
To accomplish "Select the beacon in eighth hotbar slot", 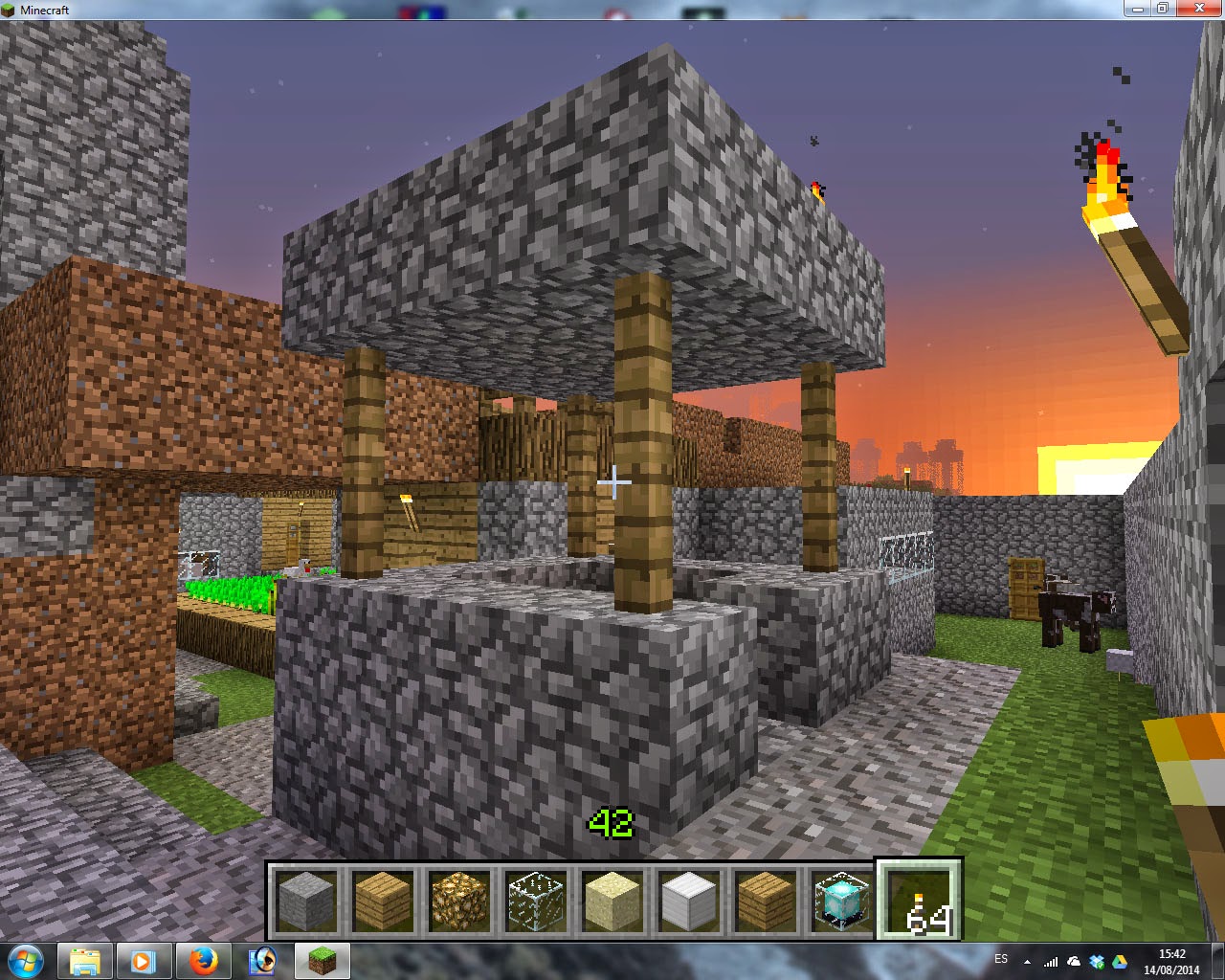I will 841,900.
